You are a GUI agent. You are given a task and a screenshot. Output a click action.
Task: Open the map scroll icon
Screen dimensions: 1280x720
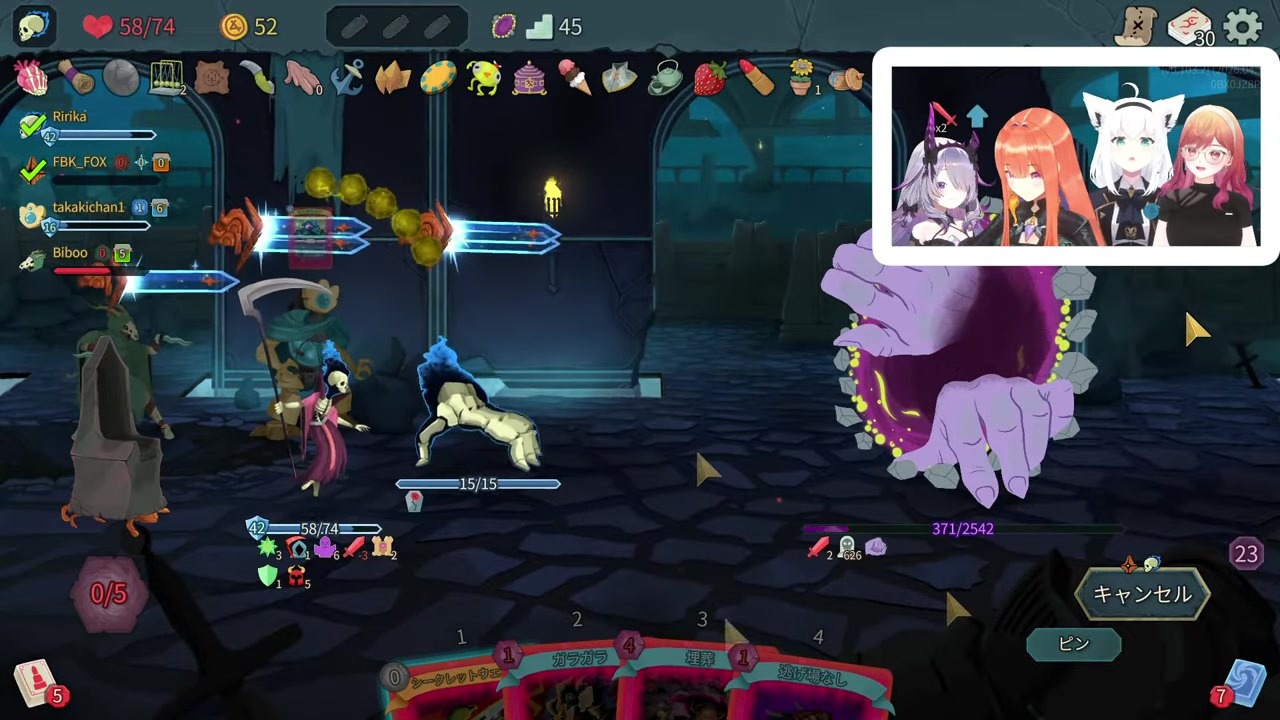[x=1138, y=27]
